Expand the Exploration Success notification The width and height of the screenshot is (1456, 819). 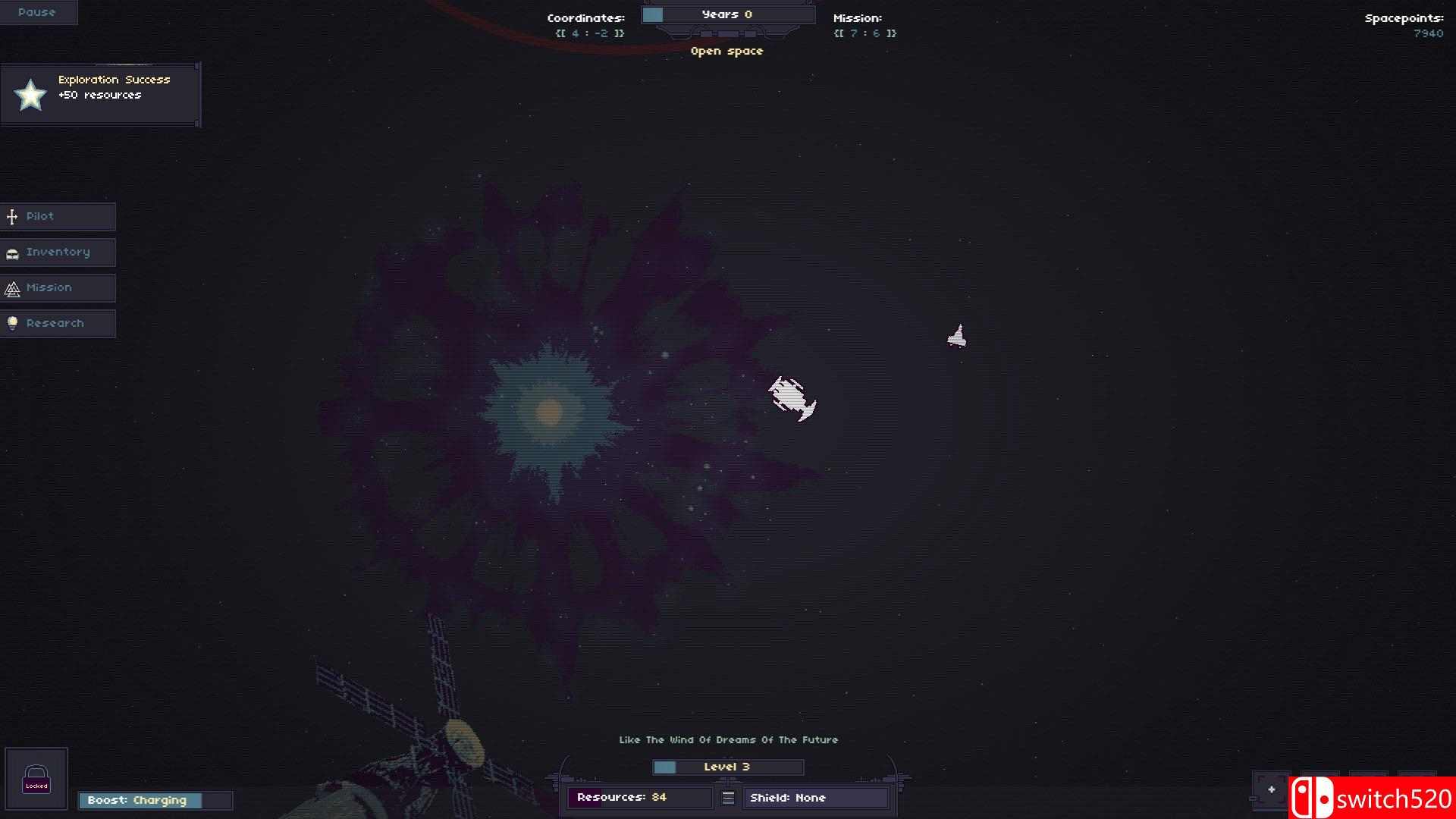(101, 93)
